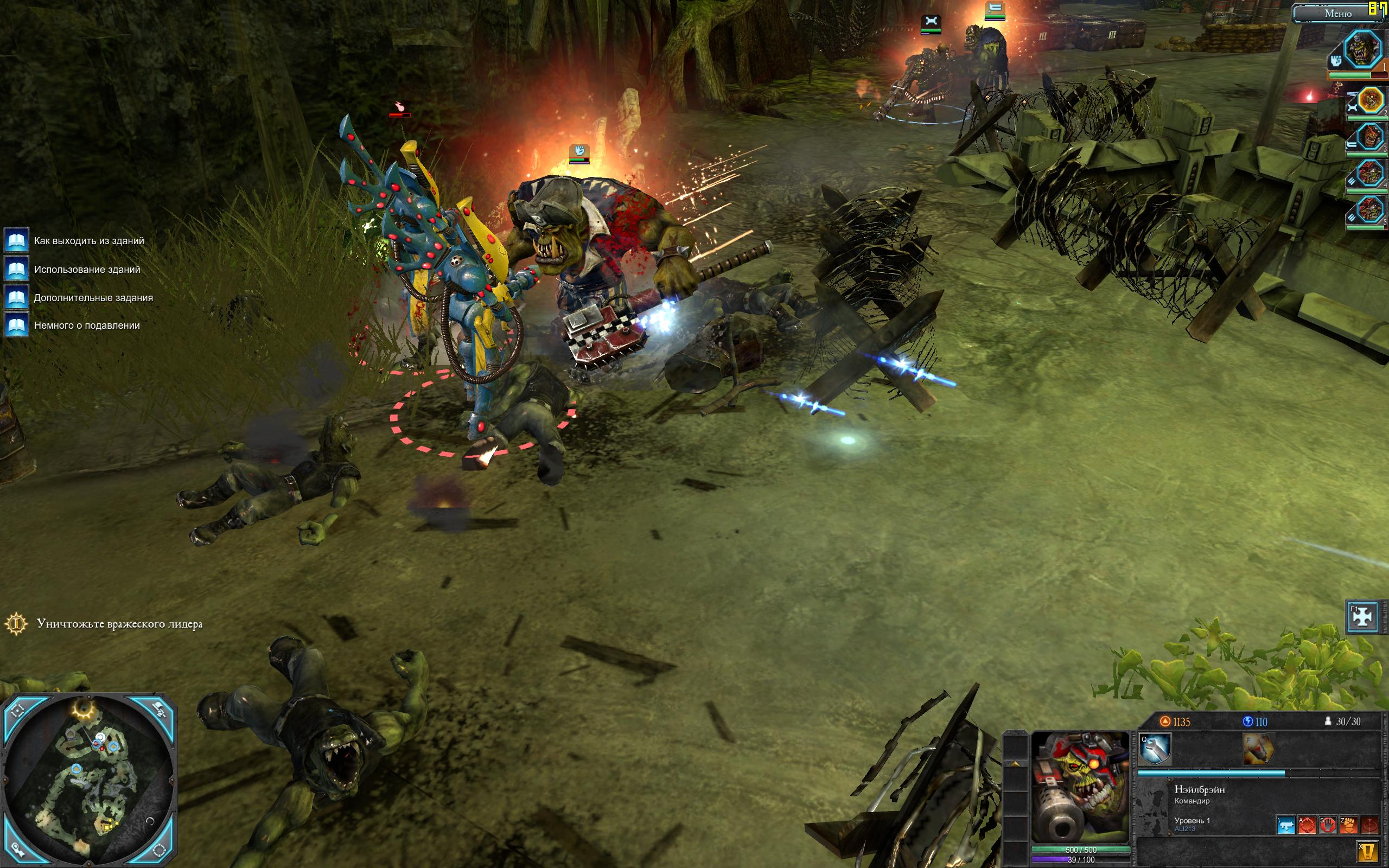This screenshot has height=868, width=1389.
Task: Open the 'Использование зданий' tutorial hint
Action: click(x=87, y=269)
